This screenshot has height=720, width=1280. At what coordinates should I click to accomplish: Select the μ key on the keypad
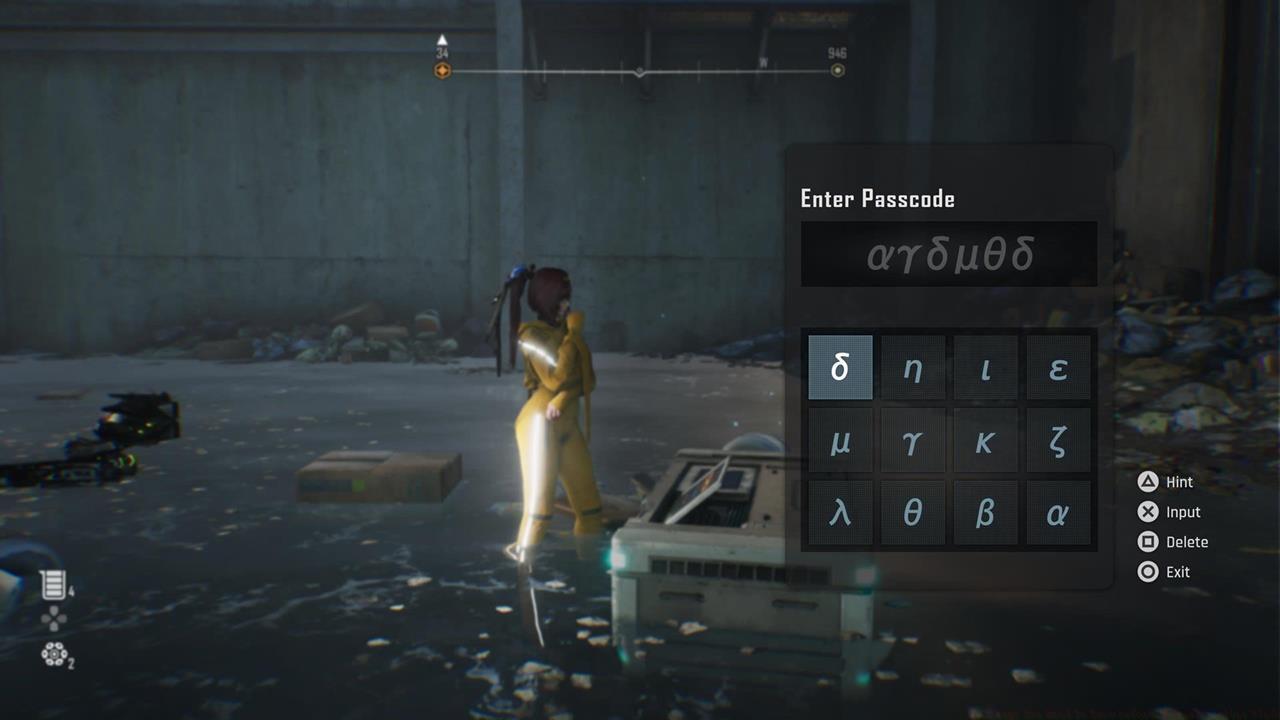tap(840, 439)
